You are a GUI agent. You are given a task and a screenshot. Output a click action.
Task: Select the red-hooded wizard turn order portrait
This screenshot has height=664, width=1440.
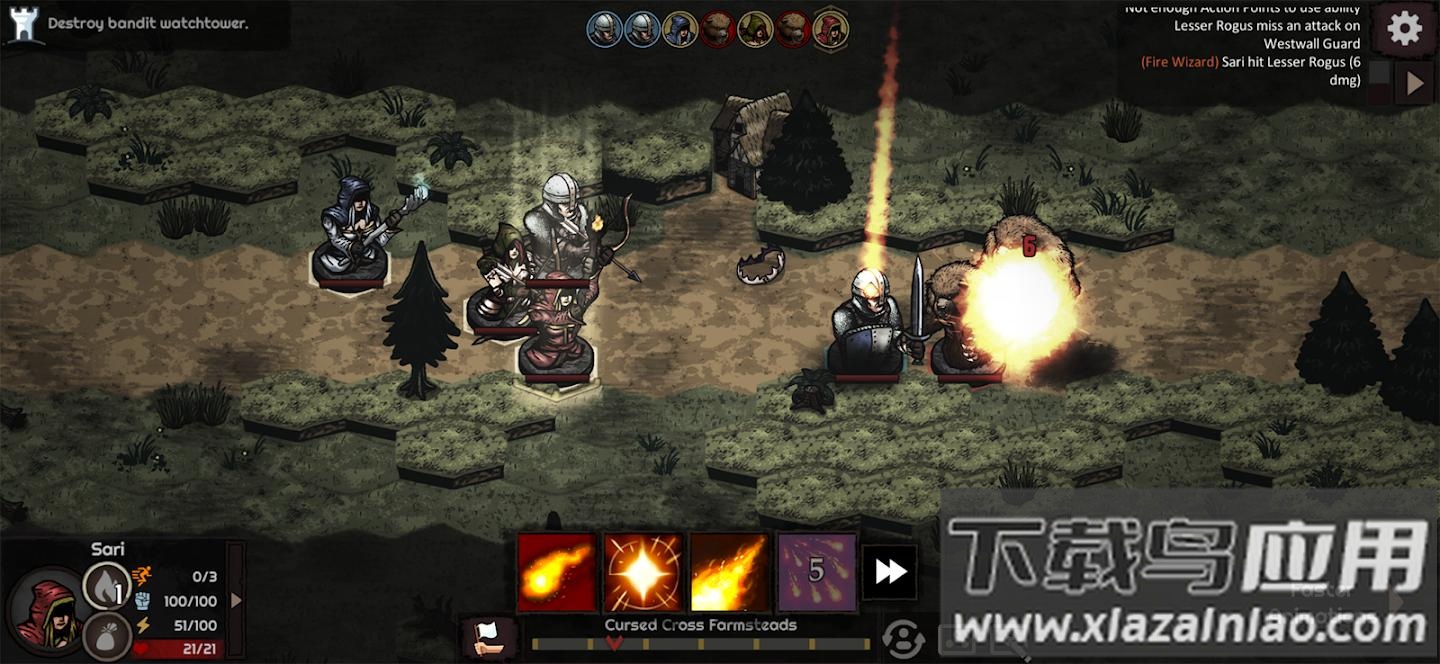(x=830, y=29)
